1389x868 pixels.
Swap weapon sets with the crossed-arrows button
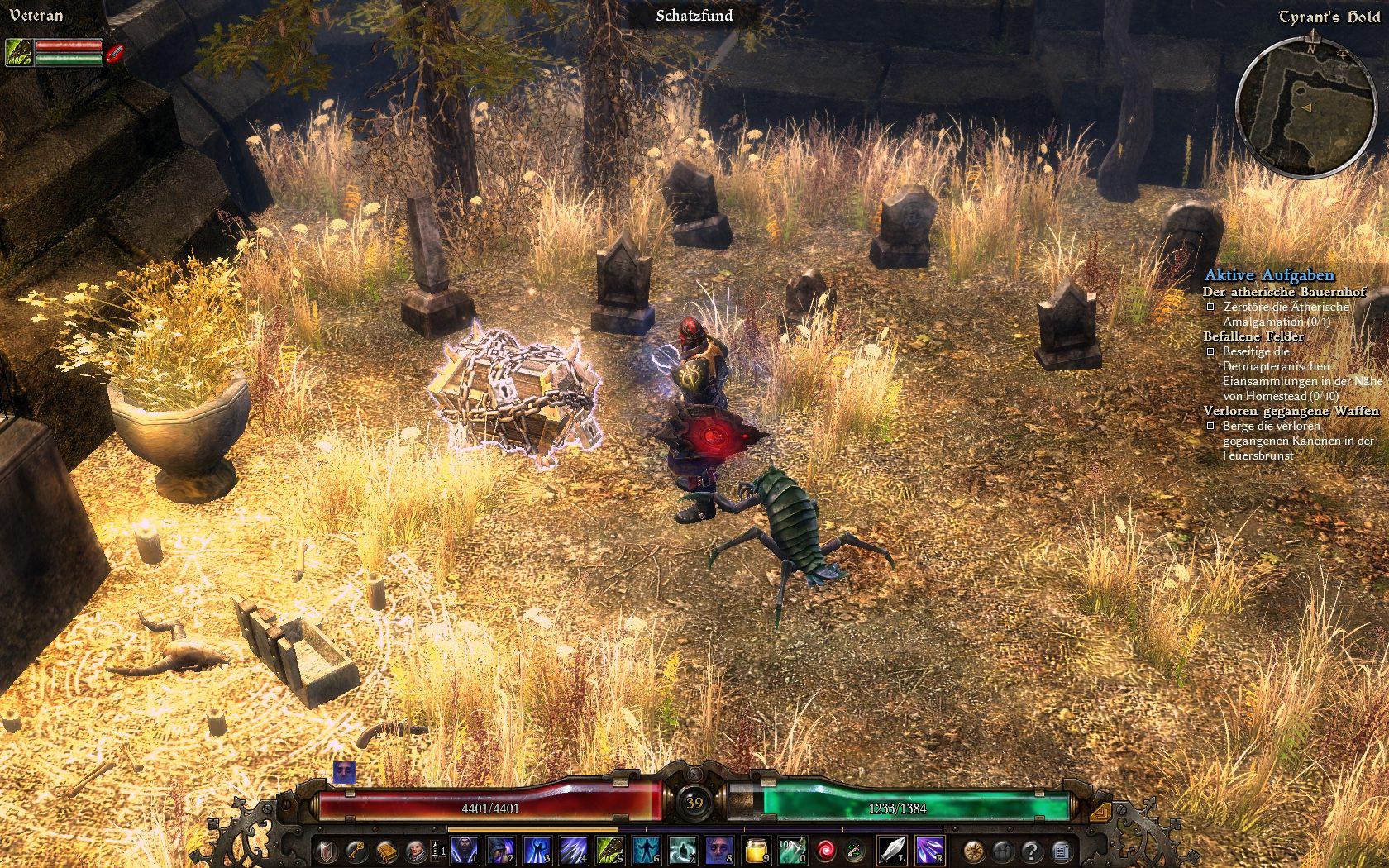(x=853, y=850)
